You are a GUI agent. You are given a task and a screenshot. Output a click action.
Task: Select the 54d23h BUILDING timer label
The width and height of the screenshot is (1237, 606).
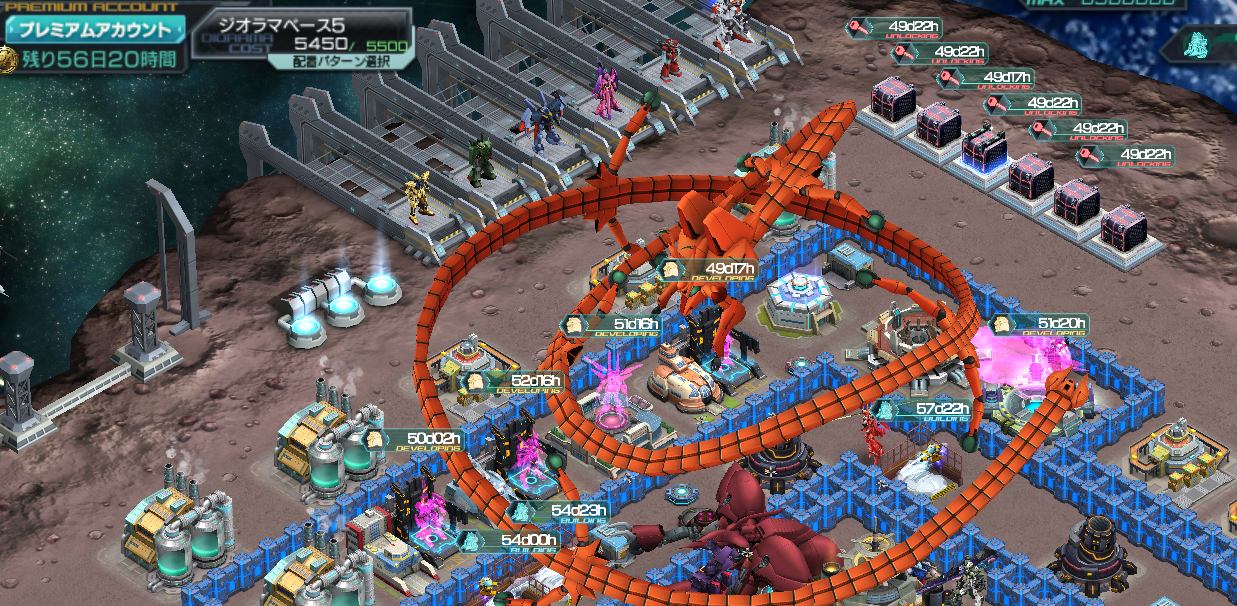click(565, 512)
